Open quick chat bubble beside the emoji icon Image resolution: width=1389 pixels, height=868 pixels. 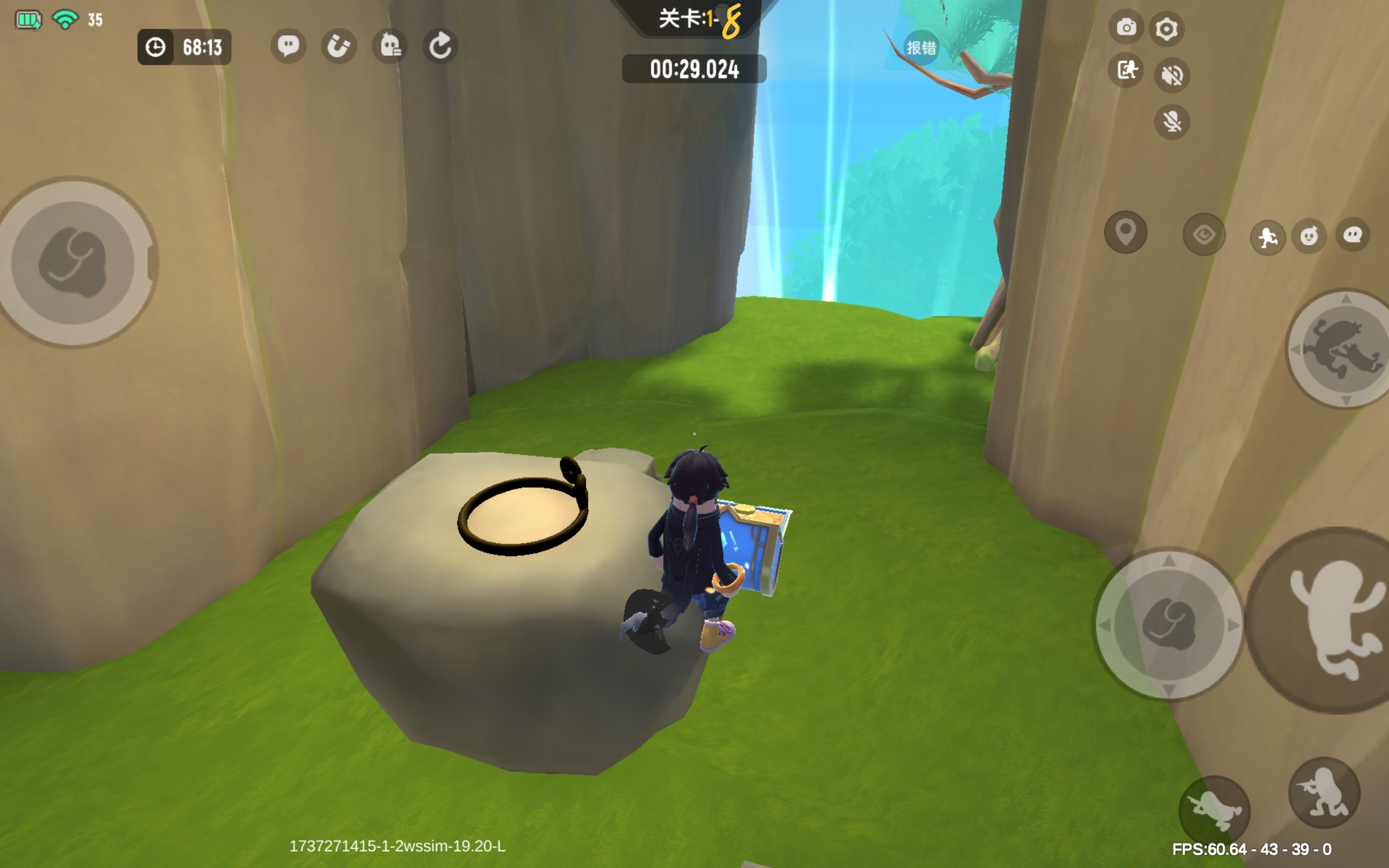pos(1353,235)
